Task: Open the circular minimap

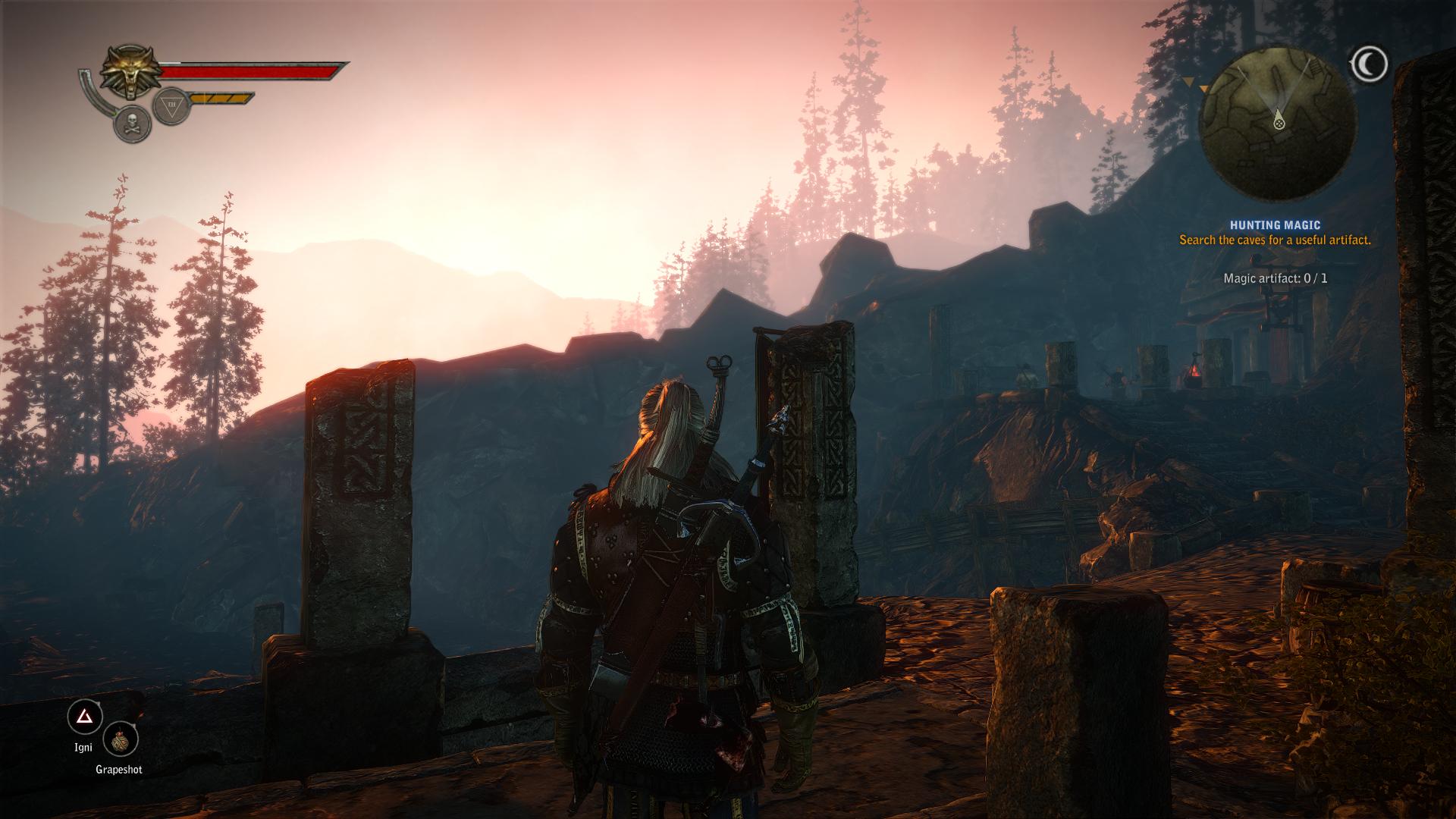Action: (x=1279, y=123)
